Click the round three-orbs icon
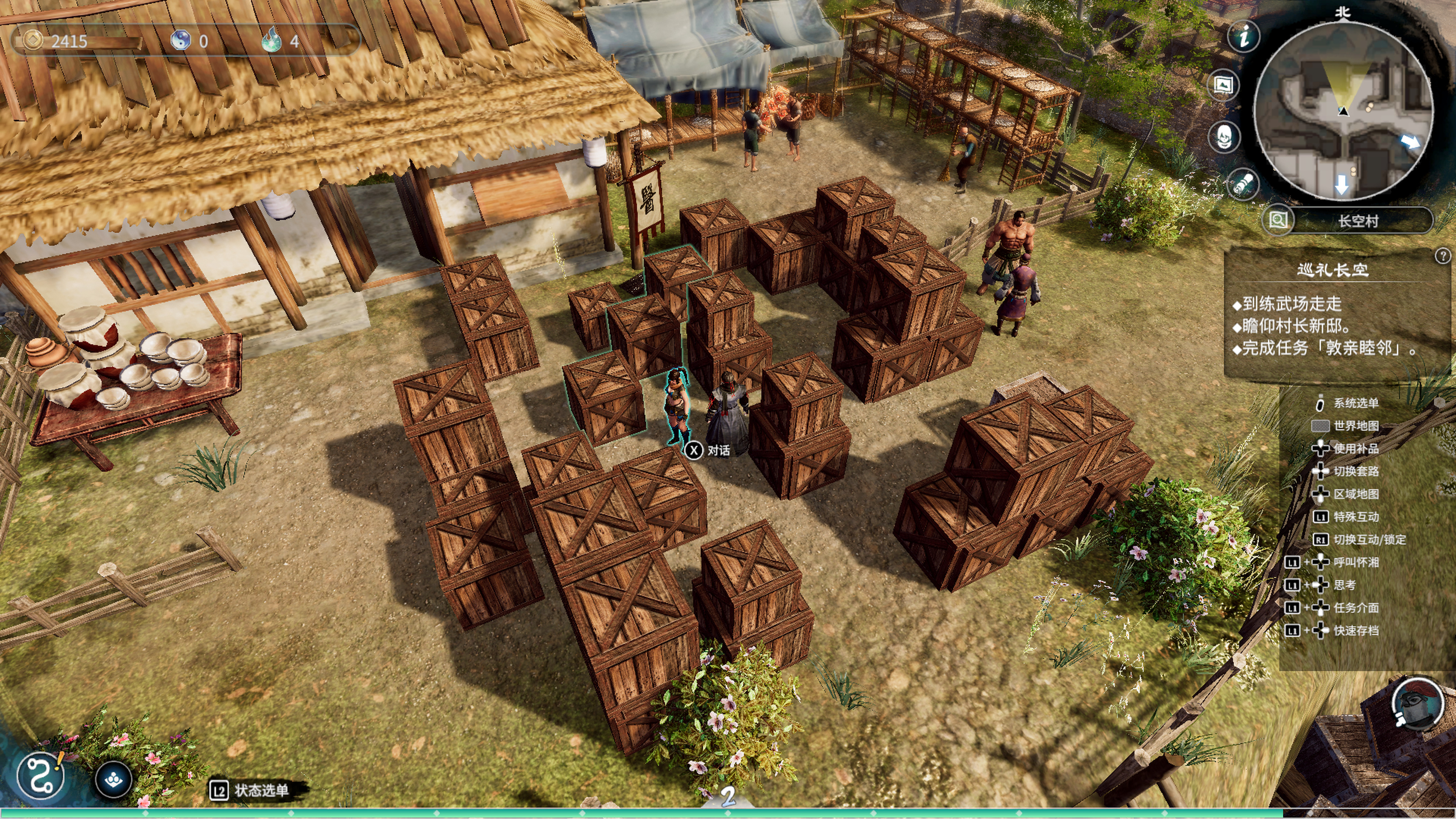 (114, 780)
